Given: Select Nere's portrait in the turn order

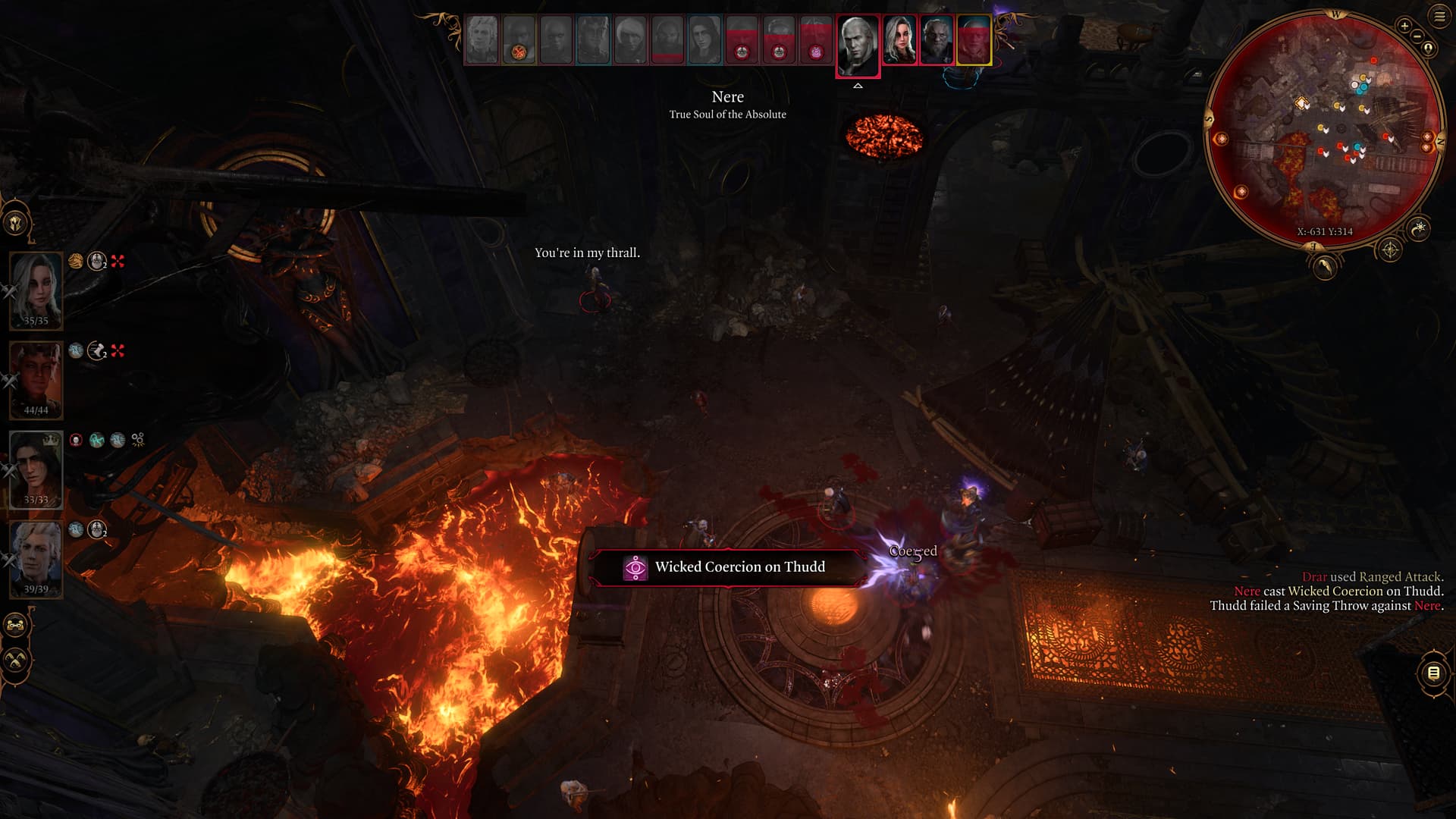Looking at the screenshot, I should [858, 44].
